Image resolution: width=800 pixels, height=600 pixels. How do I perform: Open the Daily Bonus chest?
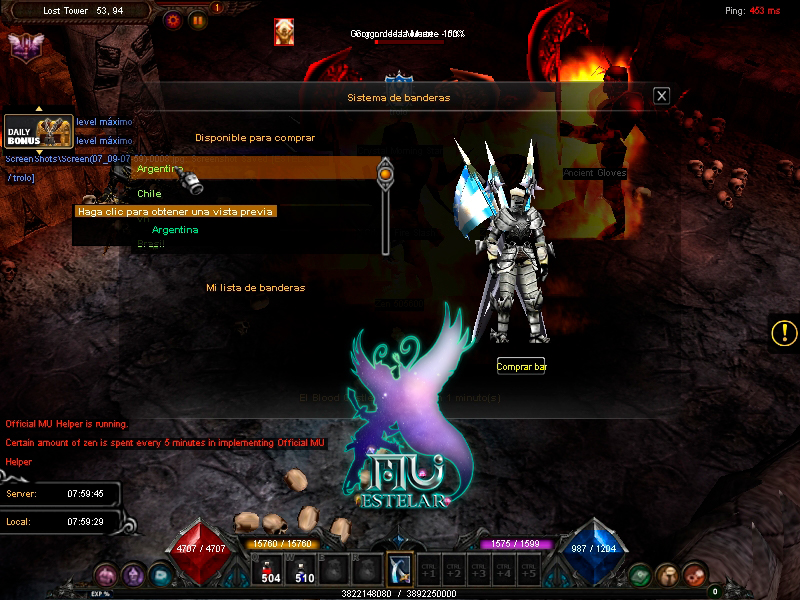(39, 132)
